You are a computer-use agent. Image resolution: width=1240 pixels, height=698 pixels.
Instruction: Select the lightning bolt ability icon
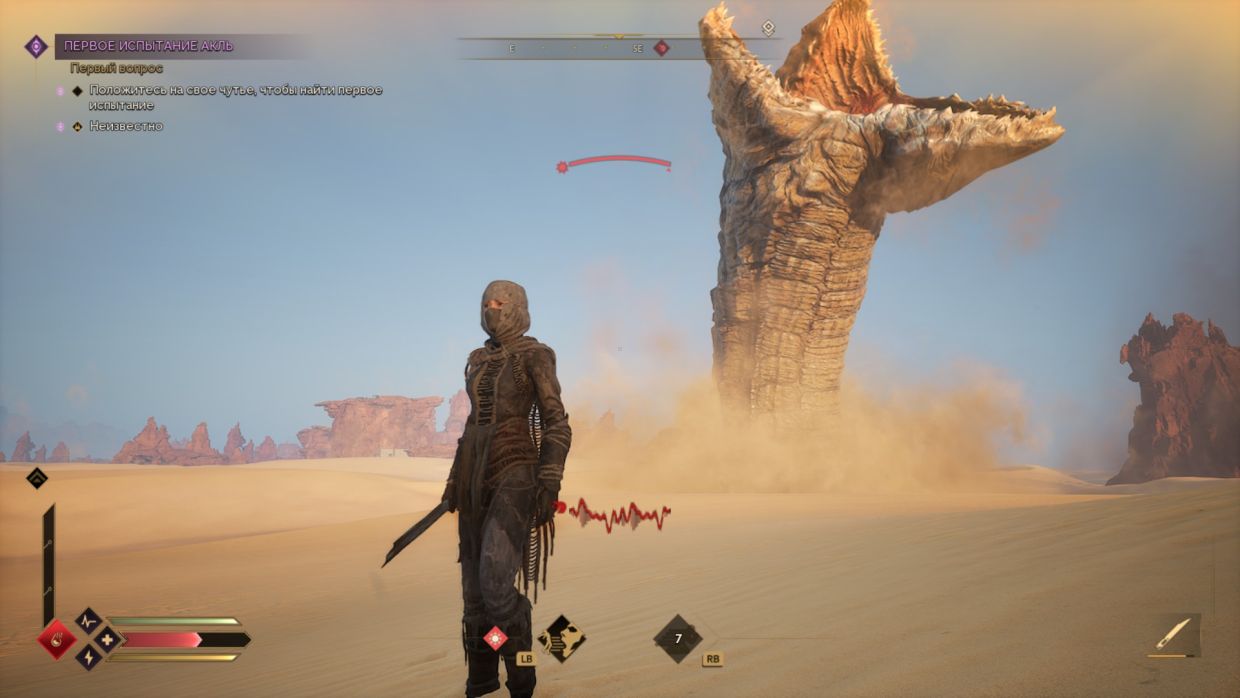[x=89, y=657]
